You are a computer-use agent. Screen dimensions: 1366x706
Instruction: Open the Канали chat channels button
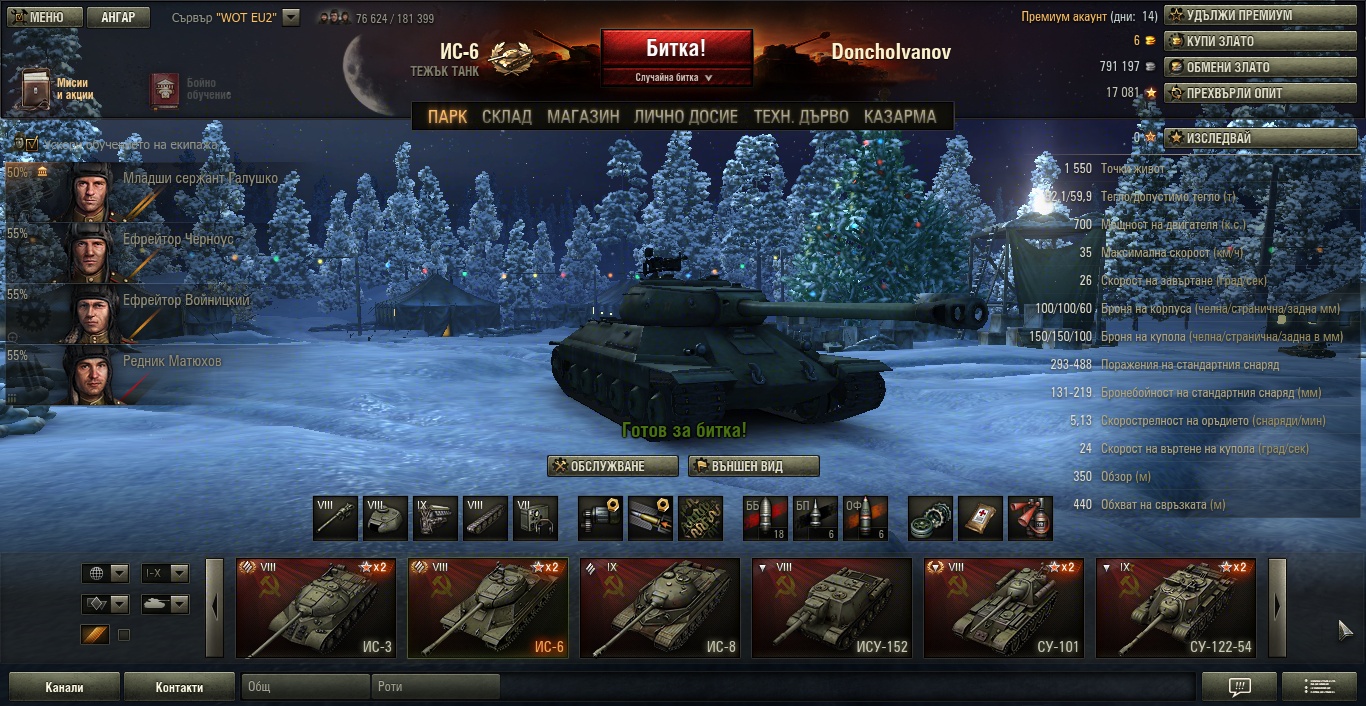coord(64,687)
